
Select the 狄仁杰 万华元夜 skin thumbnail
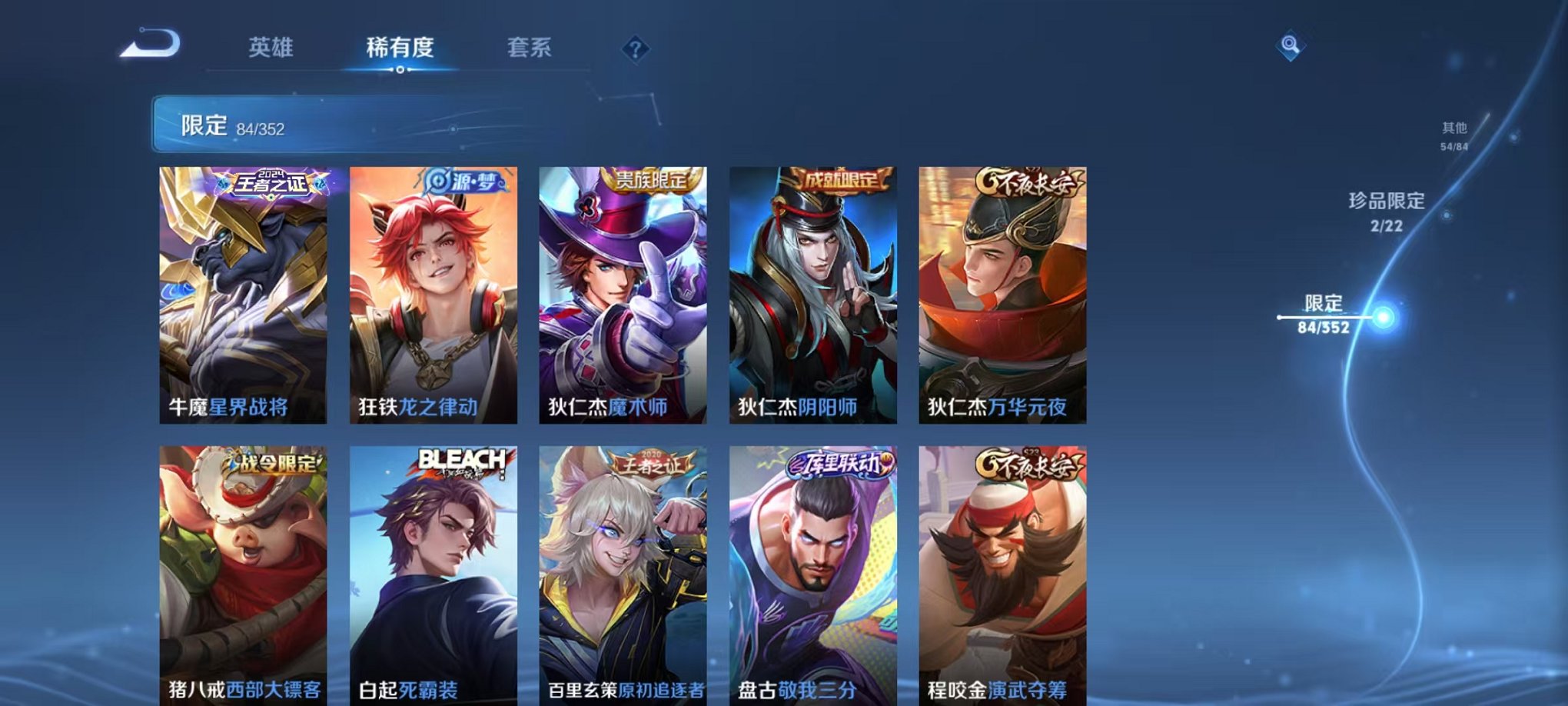click(x=998, y=292)
